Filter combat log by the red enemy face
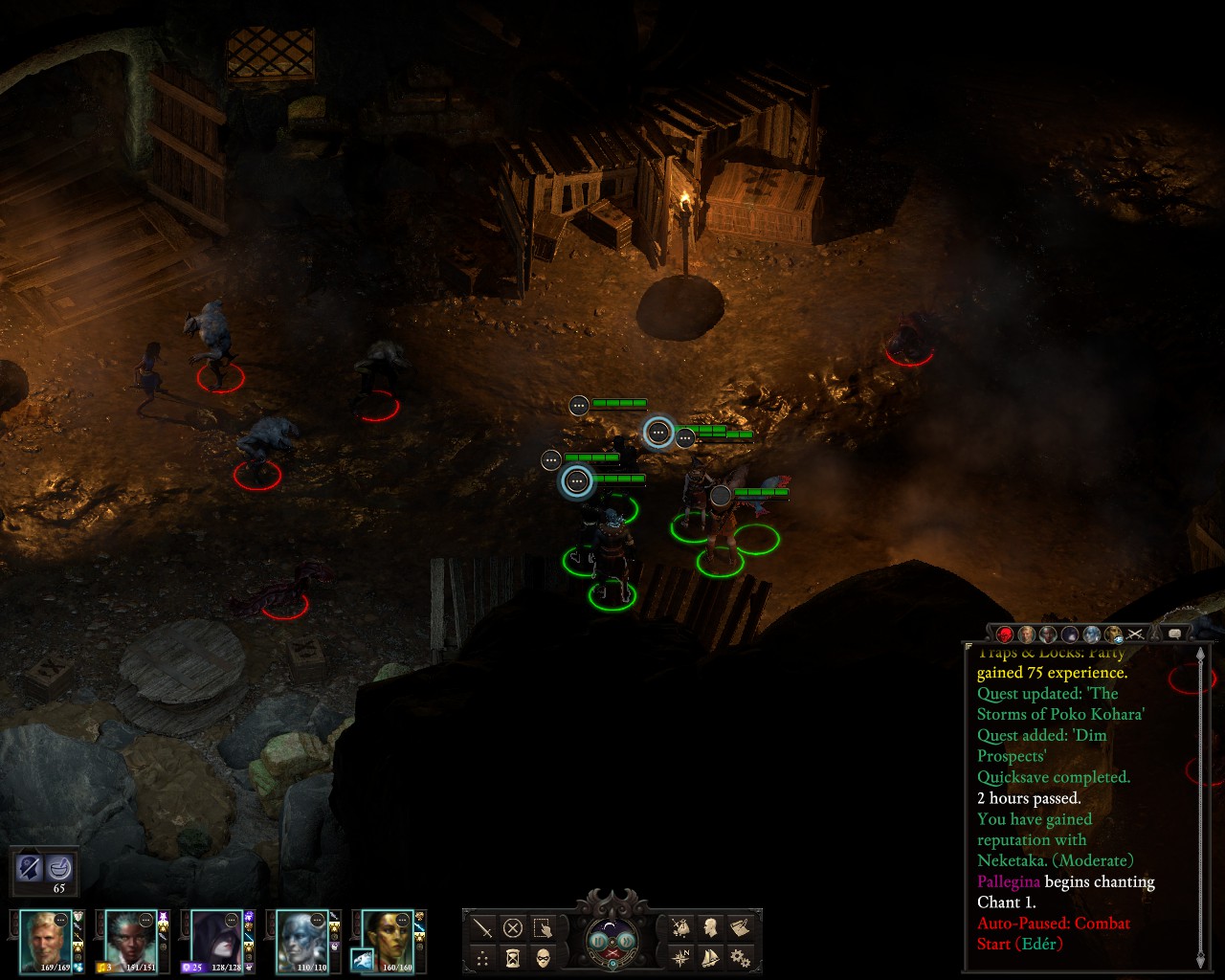The image size is (1225, 980). tap(1005, 634)
